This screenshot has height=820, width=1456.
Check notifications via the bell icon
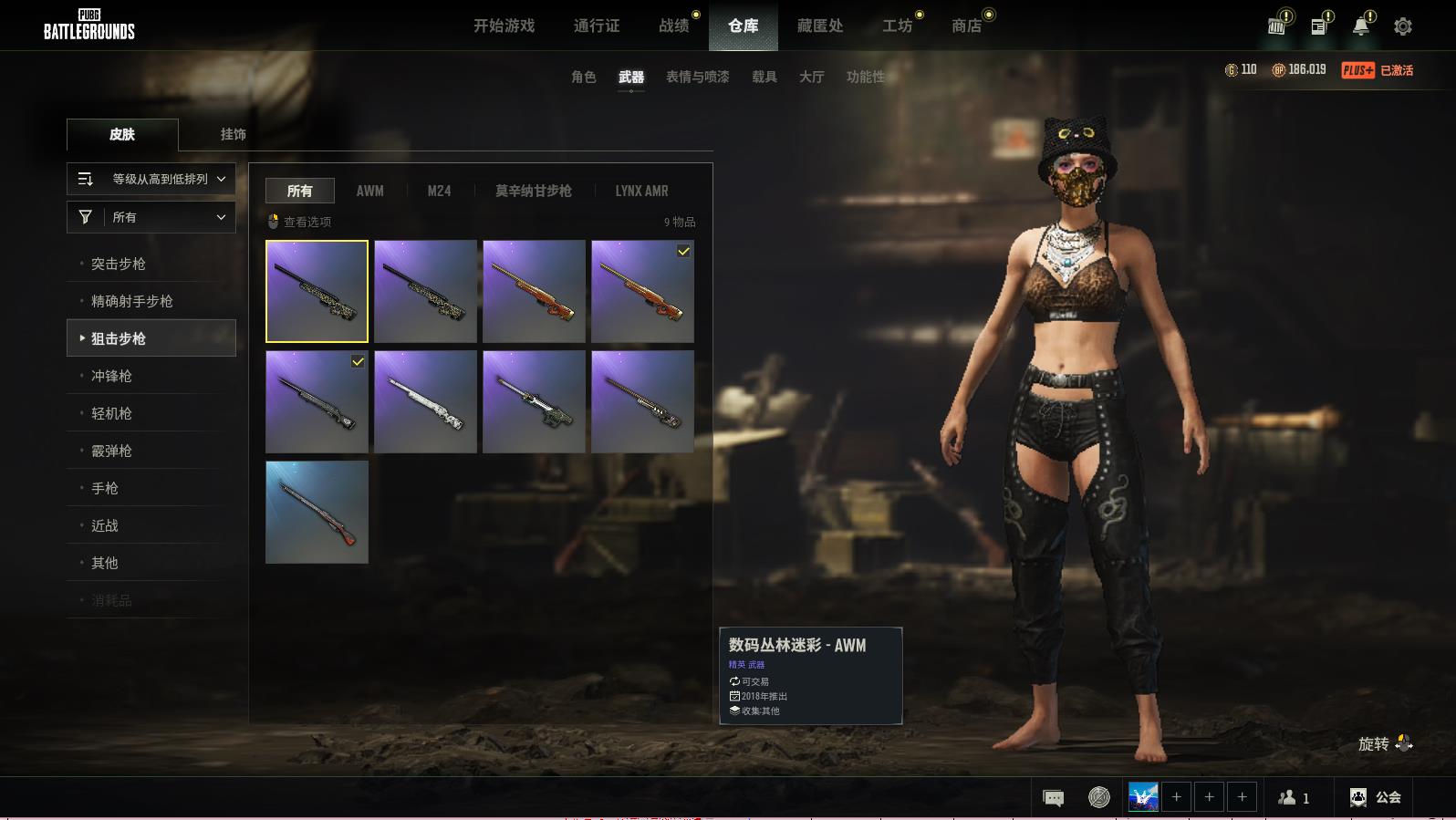(x=1360, y=26)
